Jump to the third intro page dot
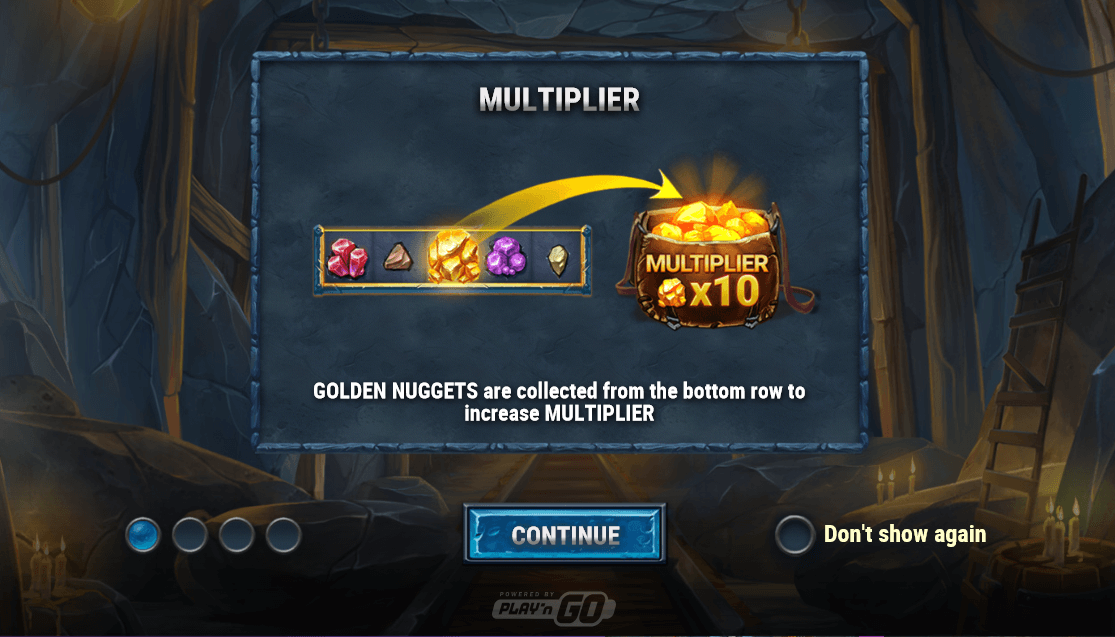Viewport: 1115px width, 637px height. click(x=237, y=535)
